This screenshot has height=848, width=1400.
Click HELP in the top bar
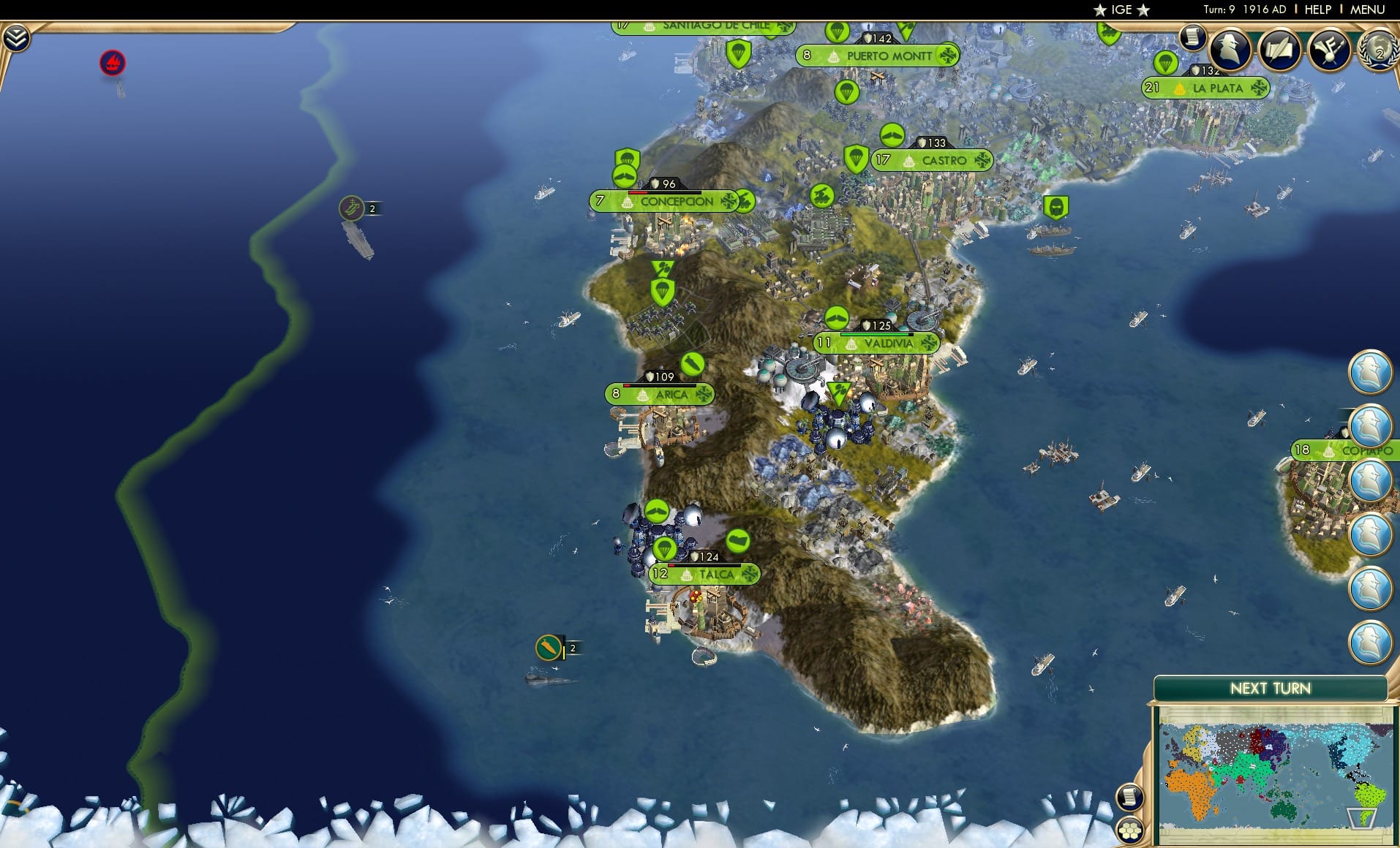[x=1317, y=10]
